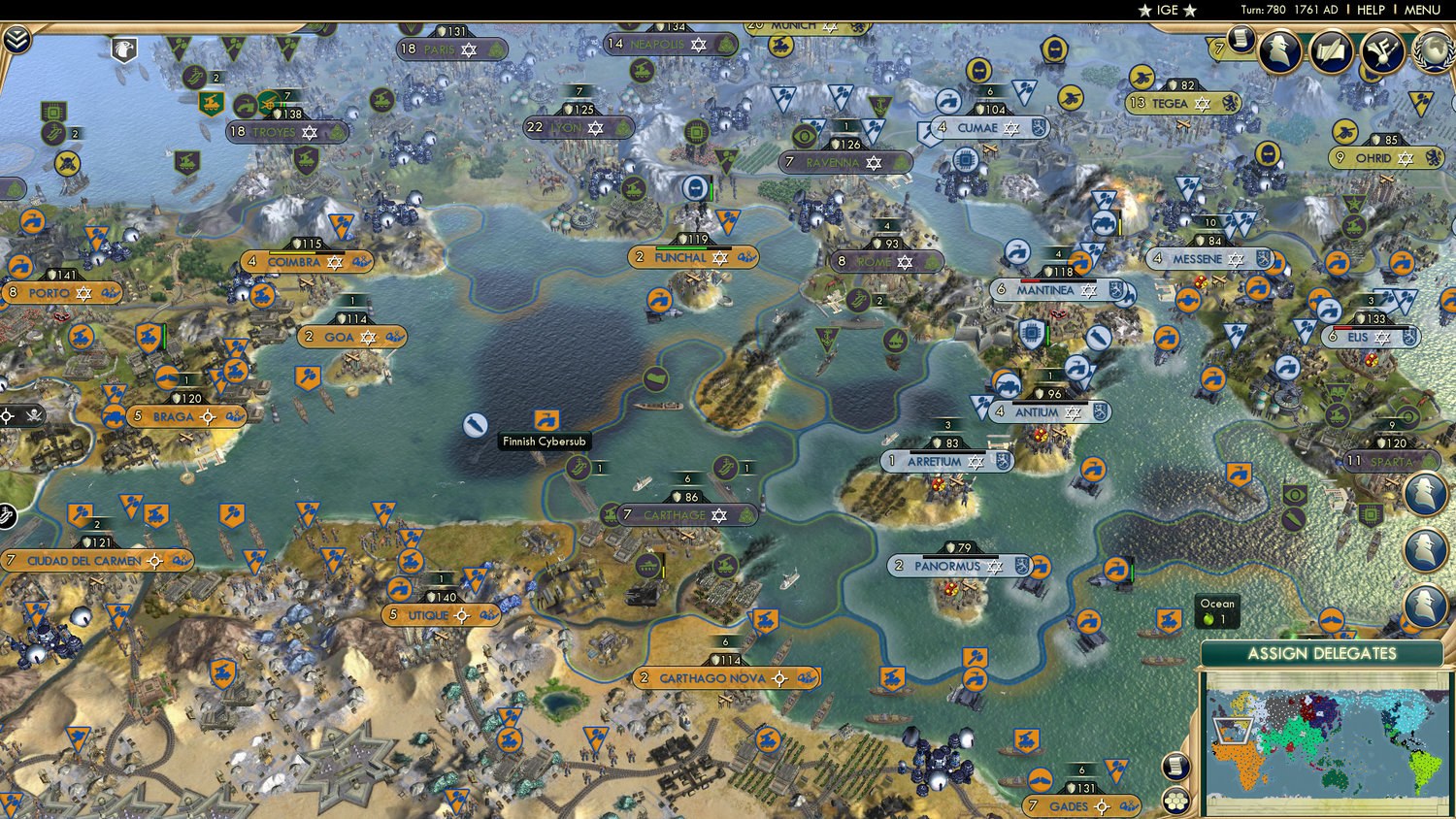This screenshot has width=1456, height=819.
Task: Open HELP from the top bar
Action: [x=1372, y=9]
